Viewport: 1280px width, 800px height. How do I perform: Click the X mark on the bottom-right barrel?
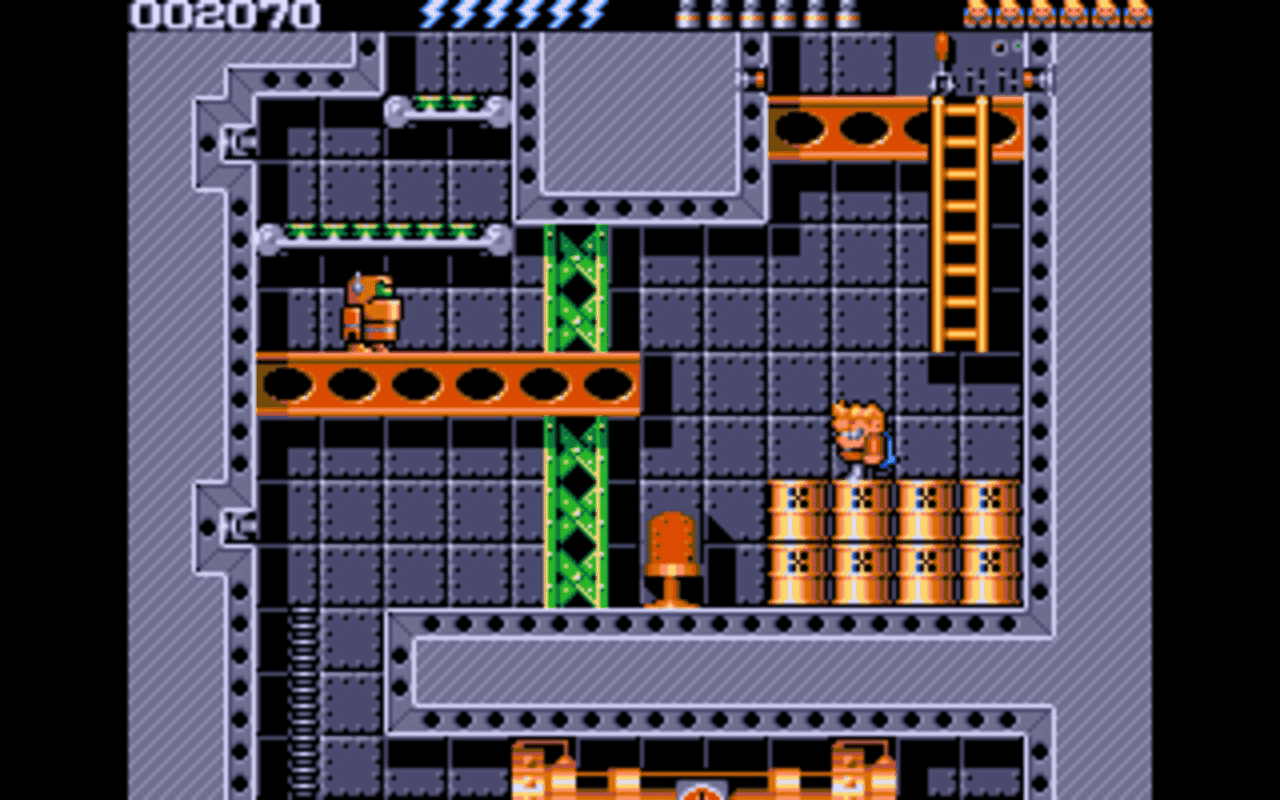click(x=991, y=562)
